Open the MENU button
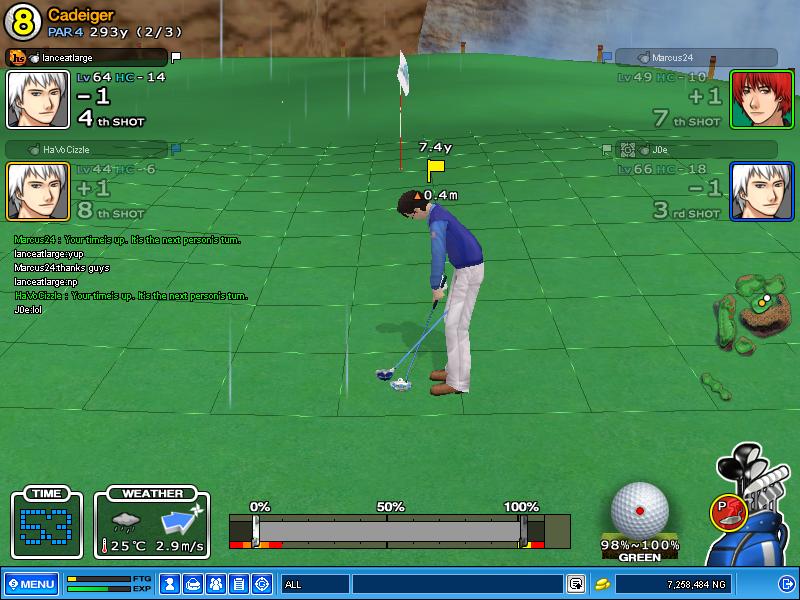Viewport: 800px width, 600px height. tap(31, 584)
